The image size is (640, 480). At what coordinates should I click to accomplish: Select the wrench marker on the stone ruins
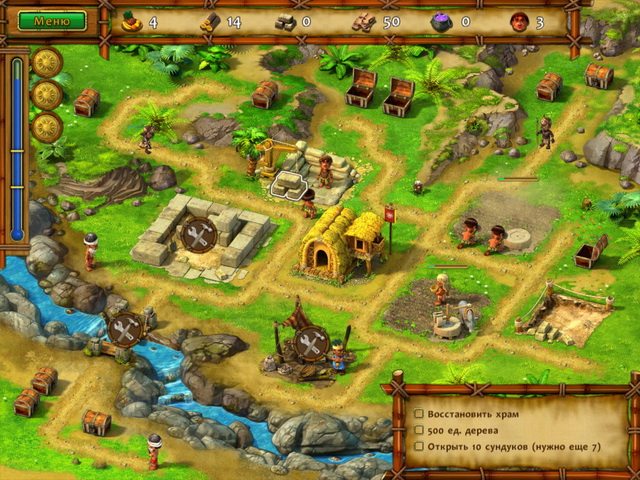197,234
